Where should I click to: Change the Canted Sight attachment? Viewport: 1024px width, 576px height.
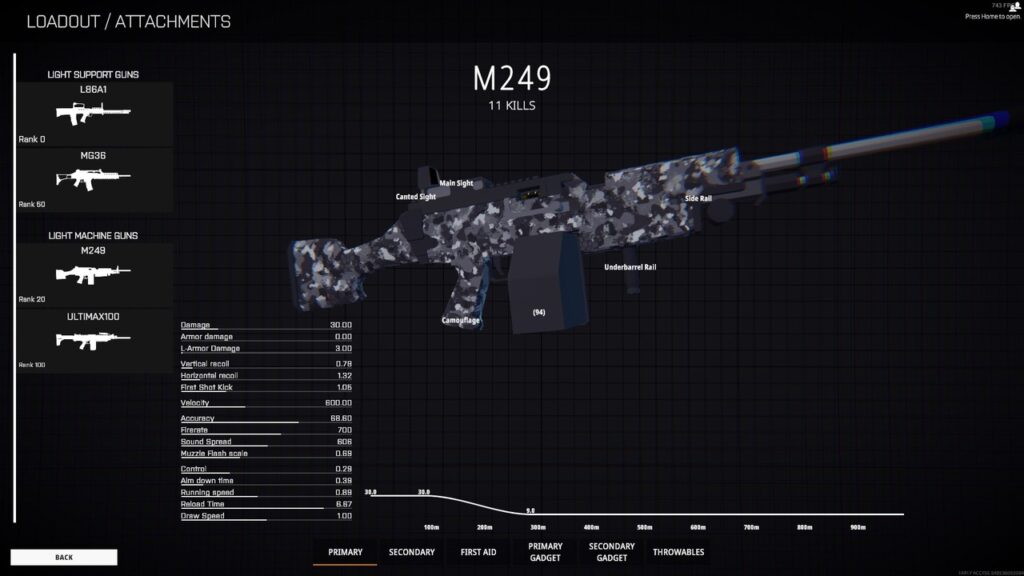point(415,197)
